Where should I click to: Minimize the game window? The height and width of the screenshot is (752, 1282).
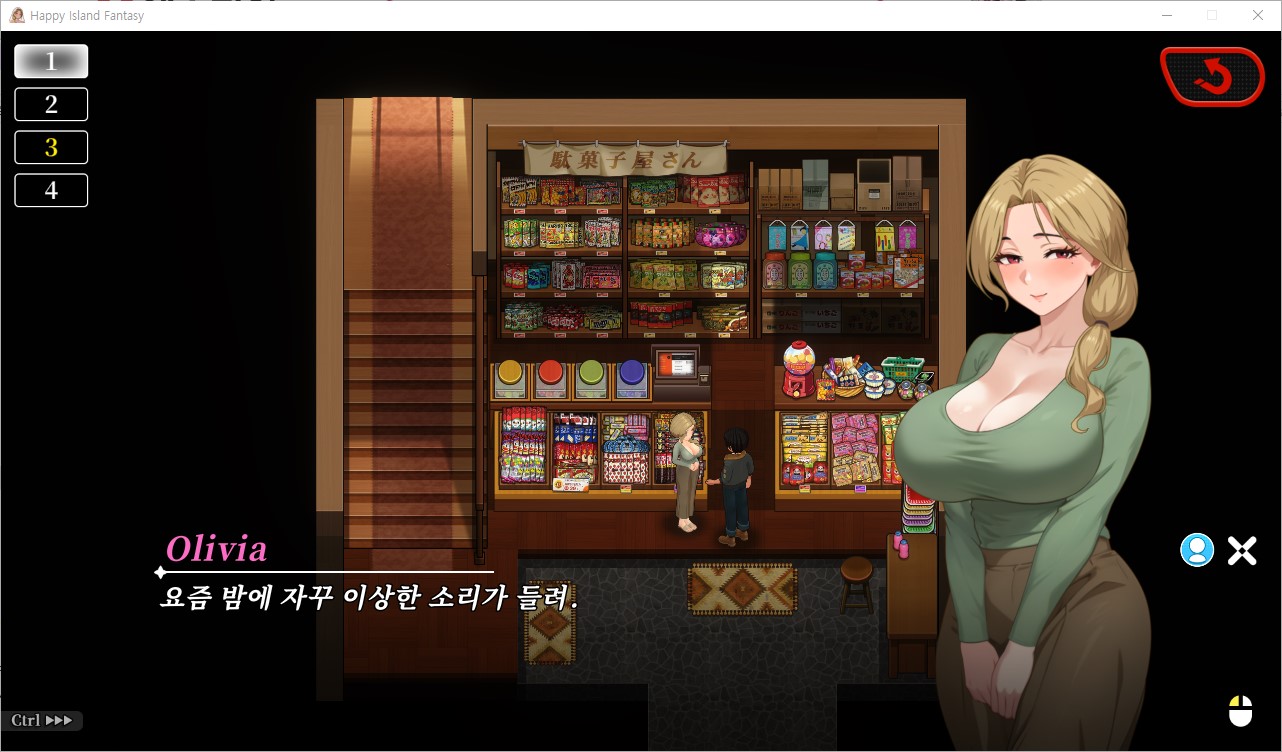pos(1167,15)
